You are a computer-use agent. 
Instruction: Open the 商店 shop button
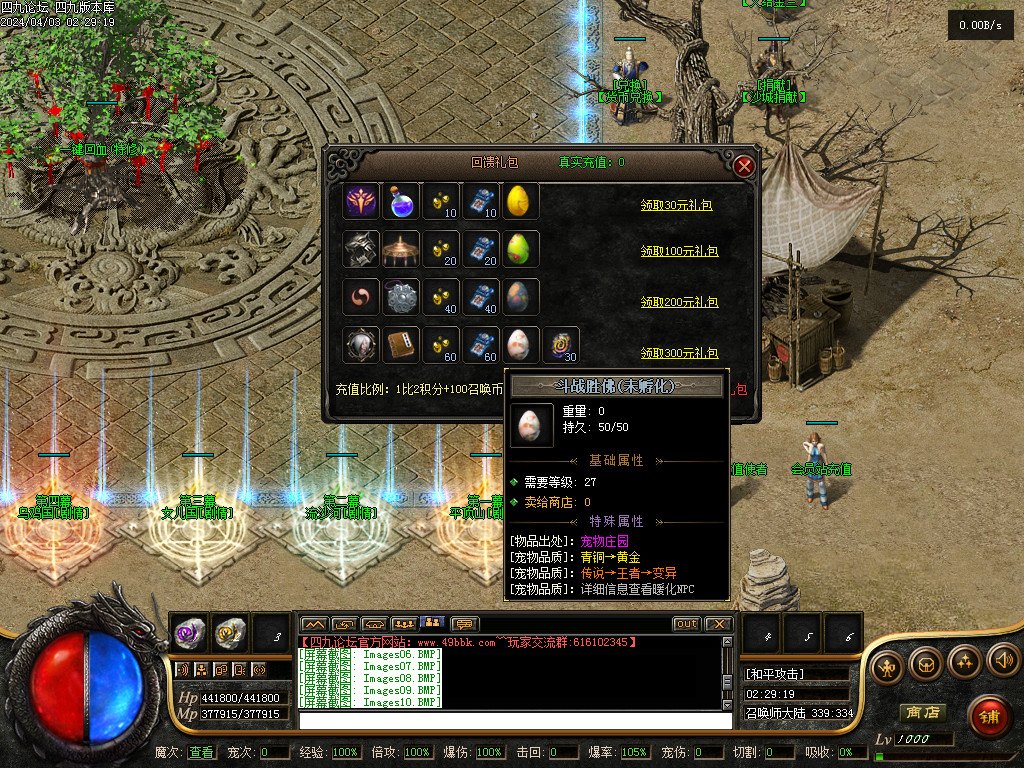pyautogui.click(x=923, y=713)
